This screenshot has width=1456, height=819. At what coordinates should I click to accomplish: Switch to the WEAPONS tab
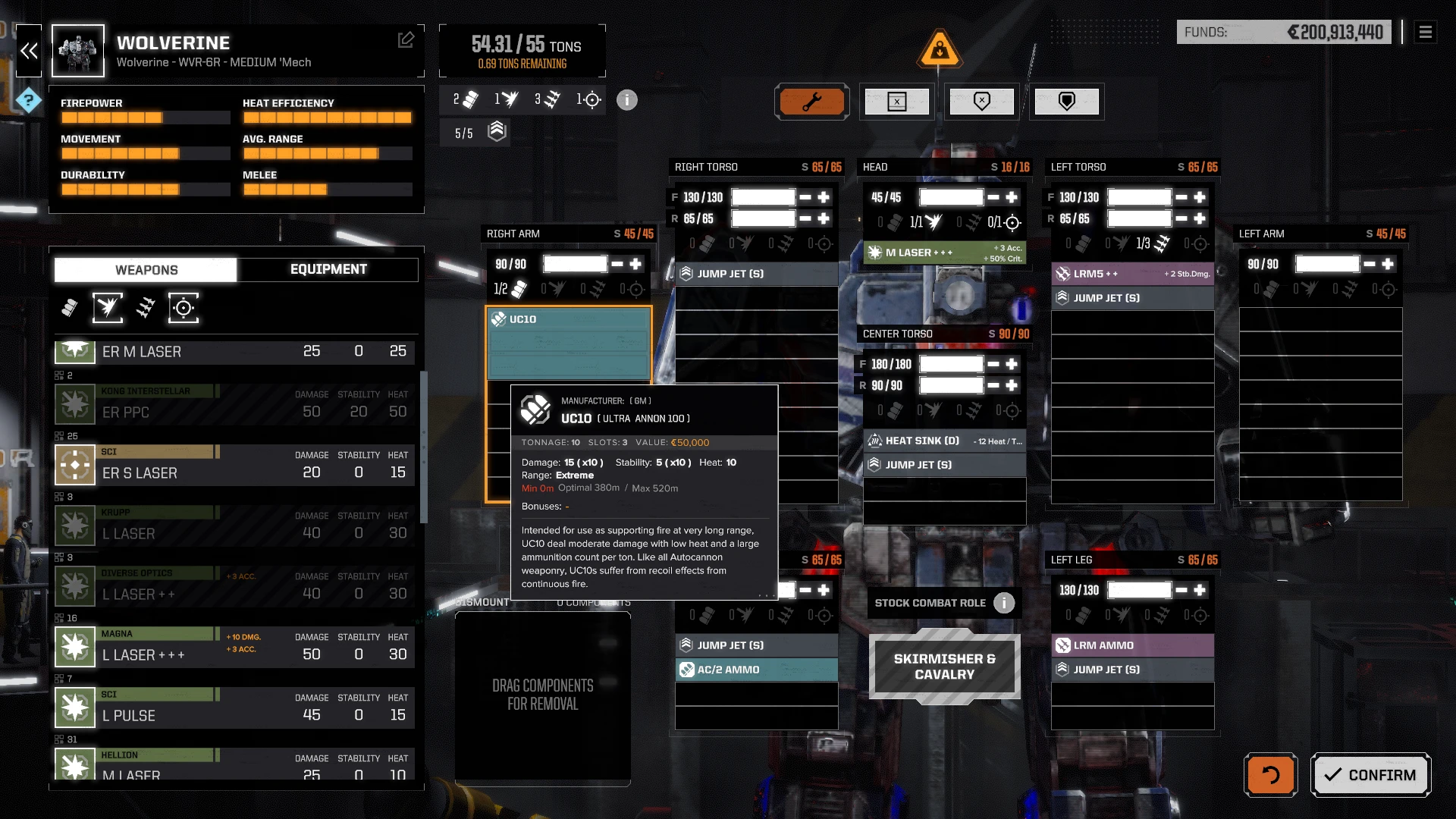point(145,269)
